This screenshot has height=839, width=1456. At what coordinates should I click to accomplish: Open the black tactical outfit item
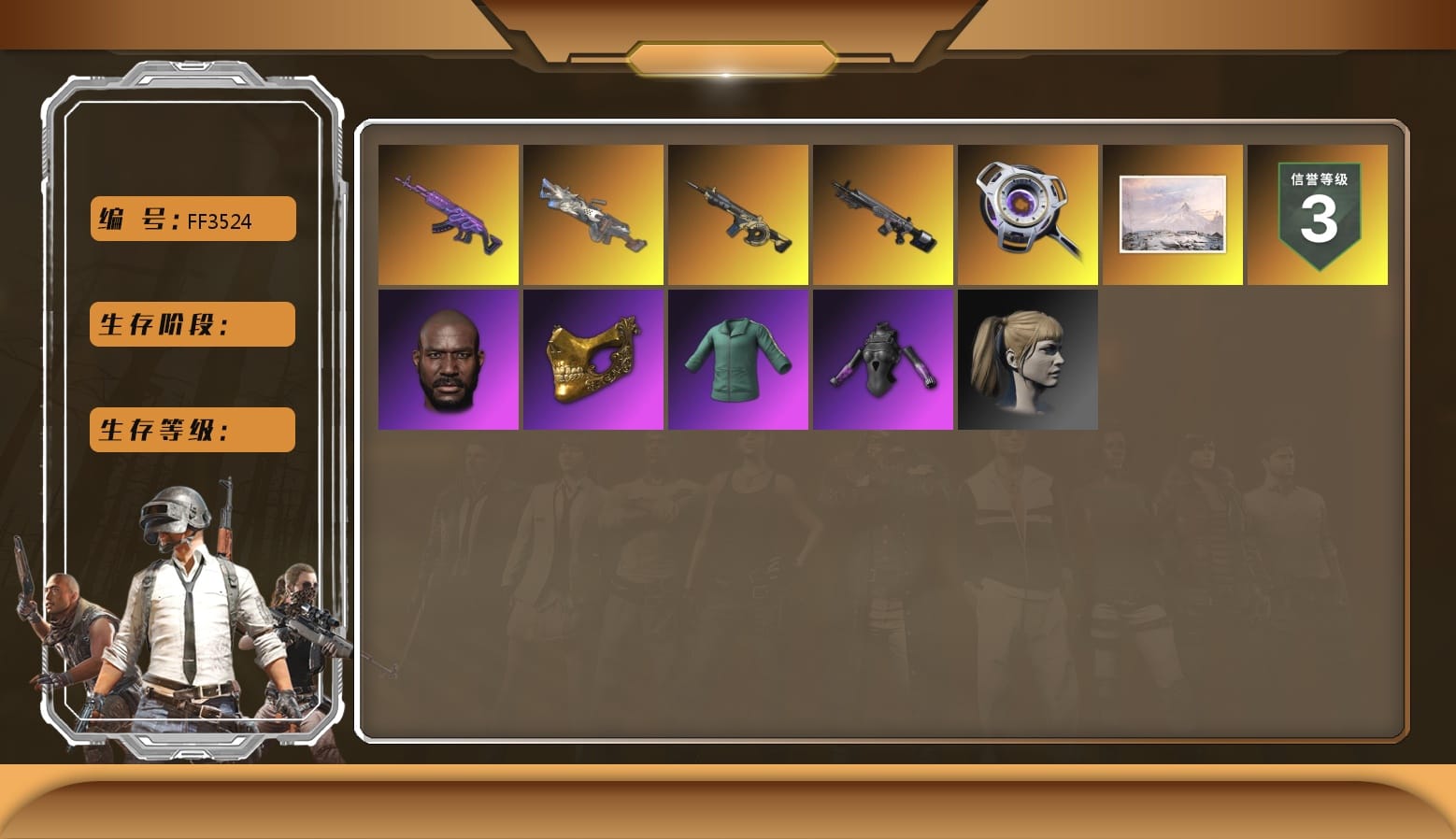pyautogui.click(x=883, y=360)
